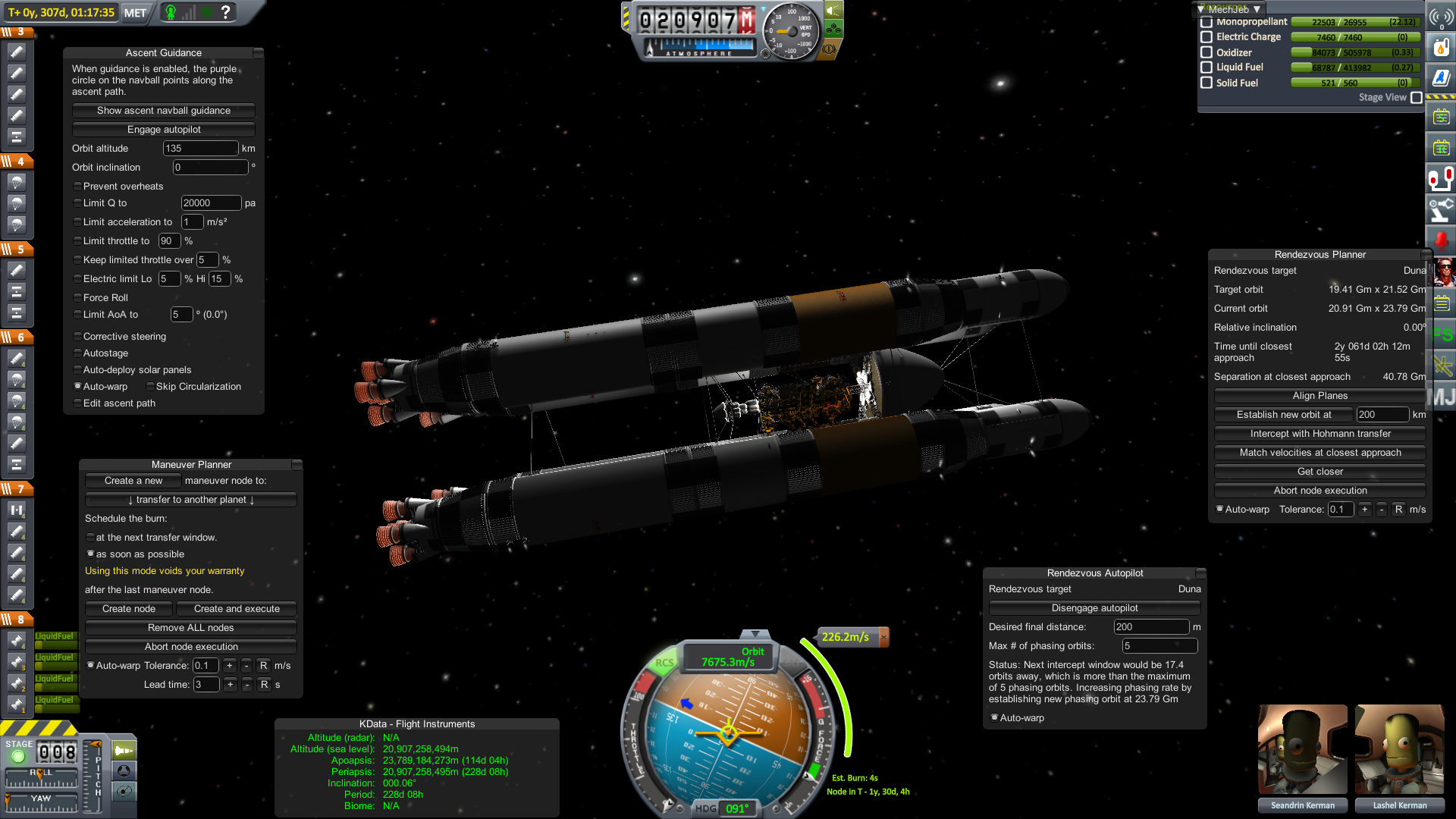This screenshot has width=1456, height=819.
Task: Remove ALL maneuver nodes
Action: click(190, 628)
